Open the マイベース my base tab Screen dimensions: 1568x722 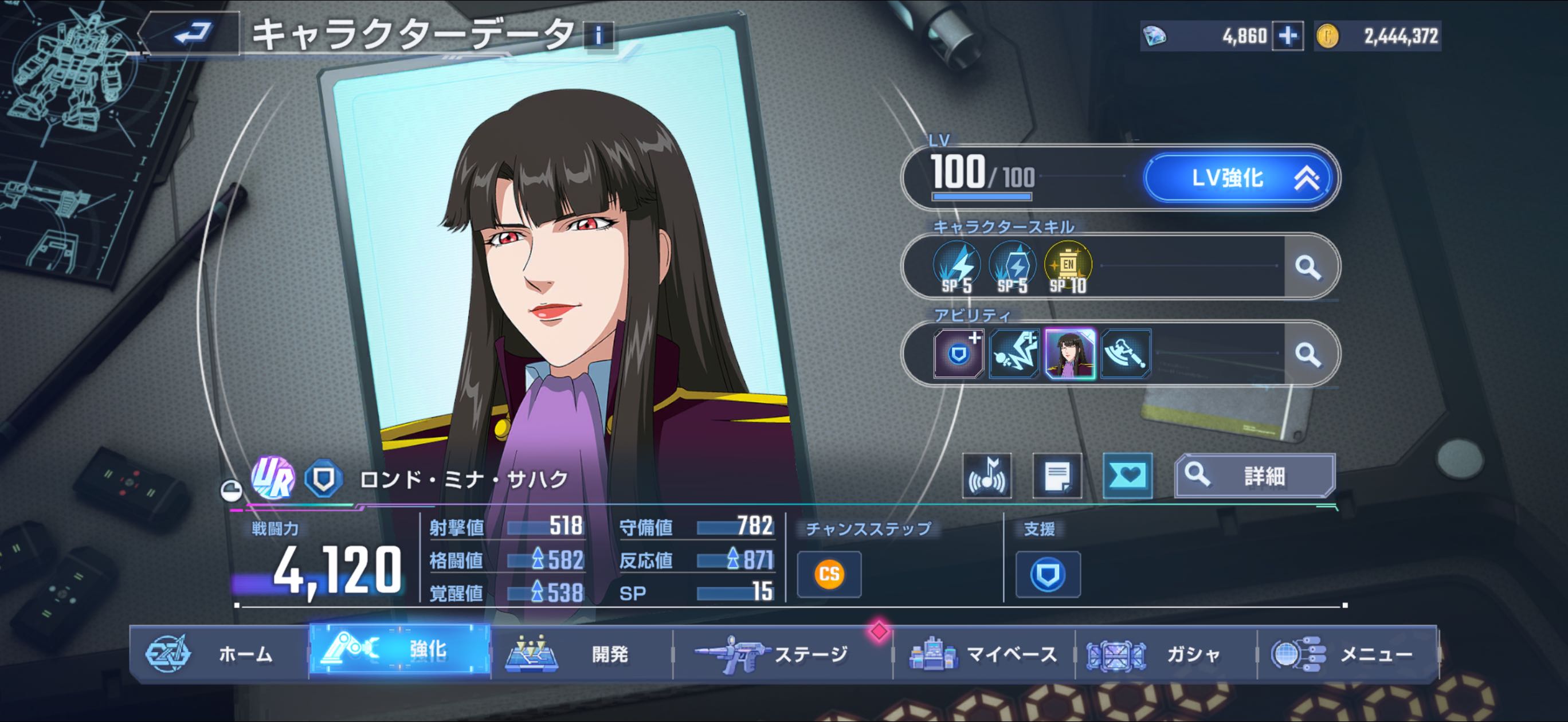(983, 654)
